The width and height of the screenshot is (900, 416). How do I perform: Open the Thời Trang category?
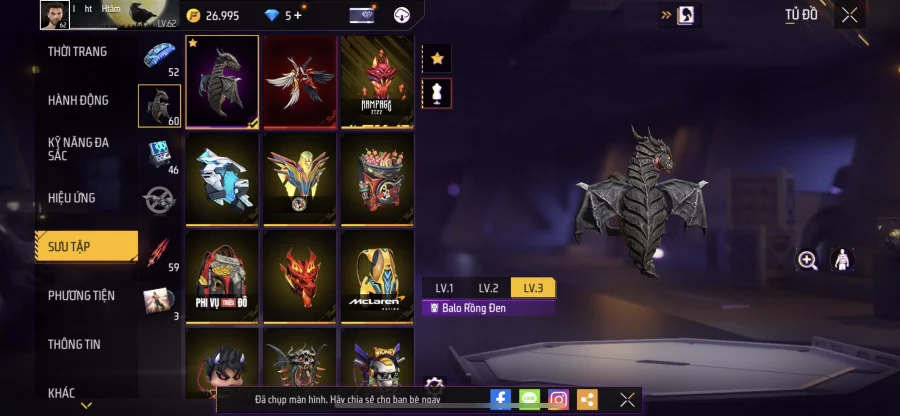[78, 52]
